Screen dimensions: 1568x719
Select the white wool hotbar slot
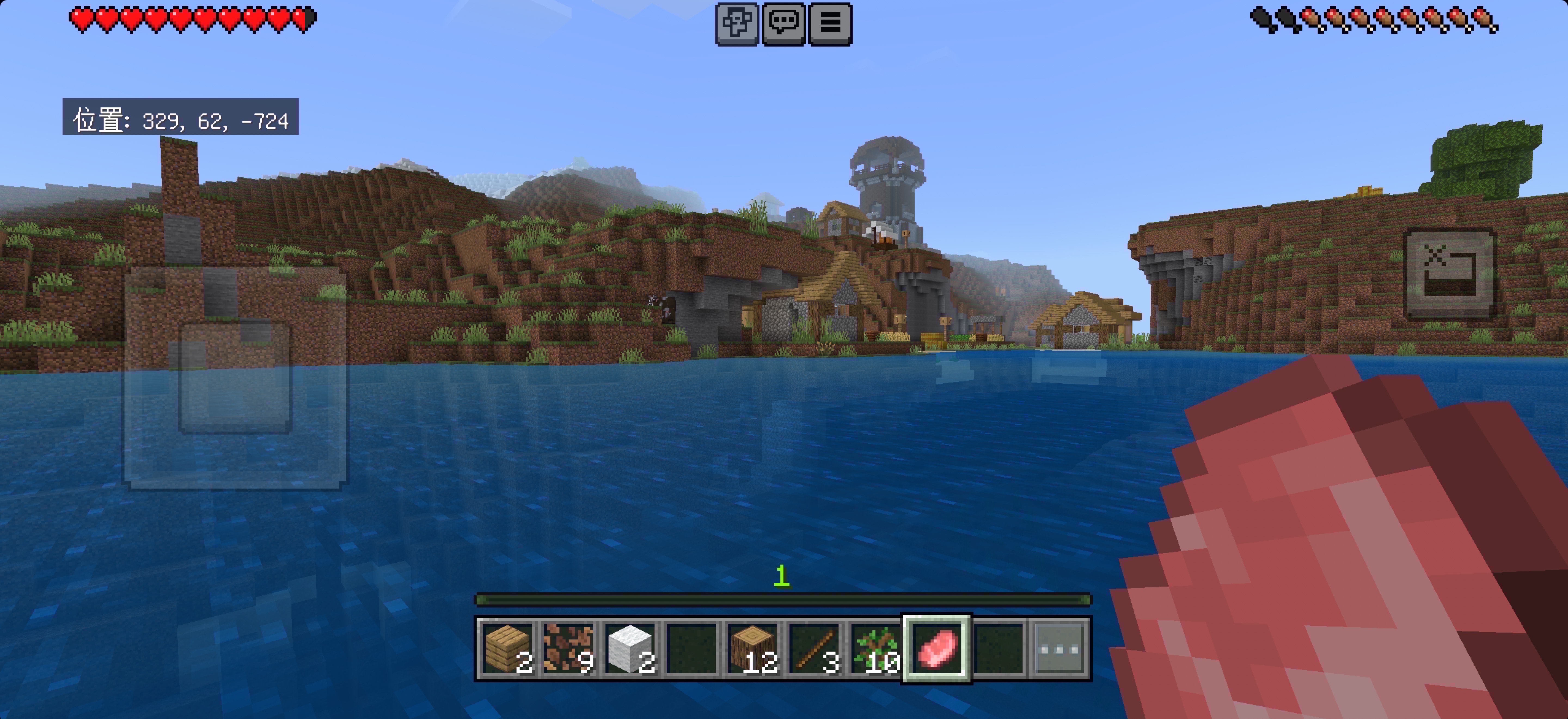tap(630, 649)
